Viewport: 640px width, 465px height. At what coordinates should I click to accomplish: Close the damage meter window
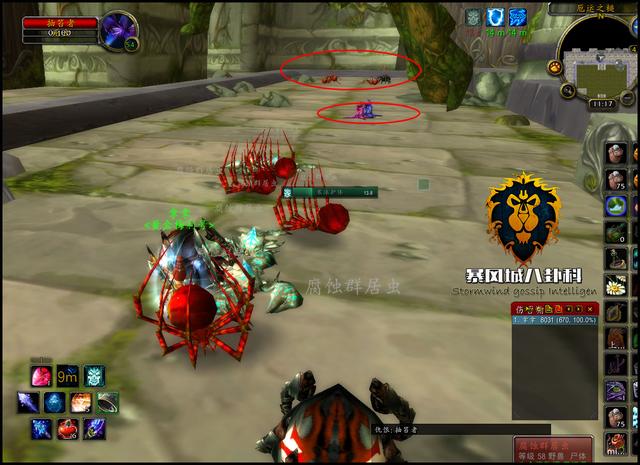pos(591,308)
